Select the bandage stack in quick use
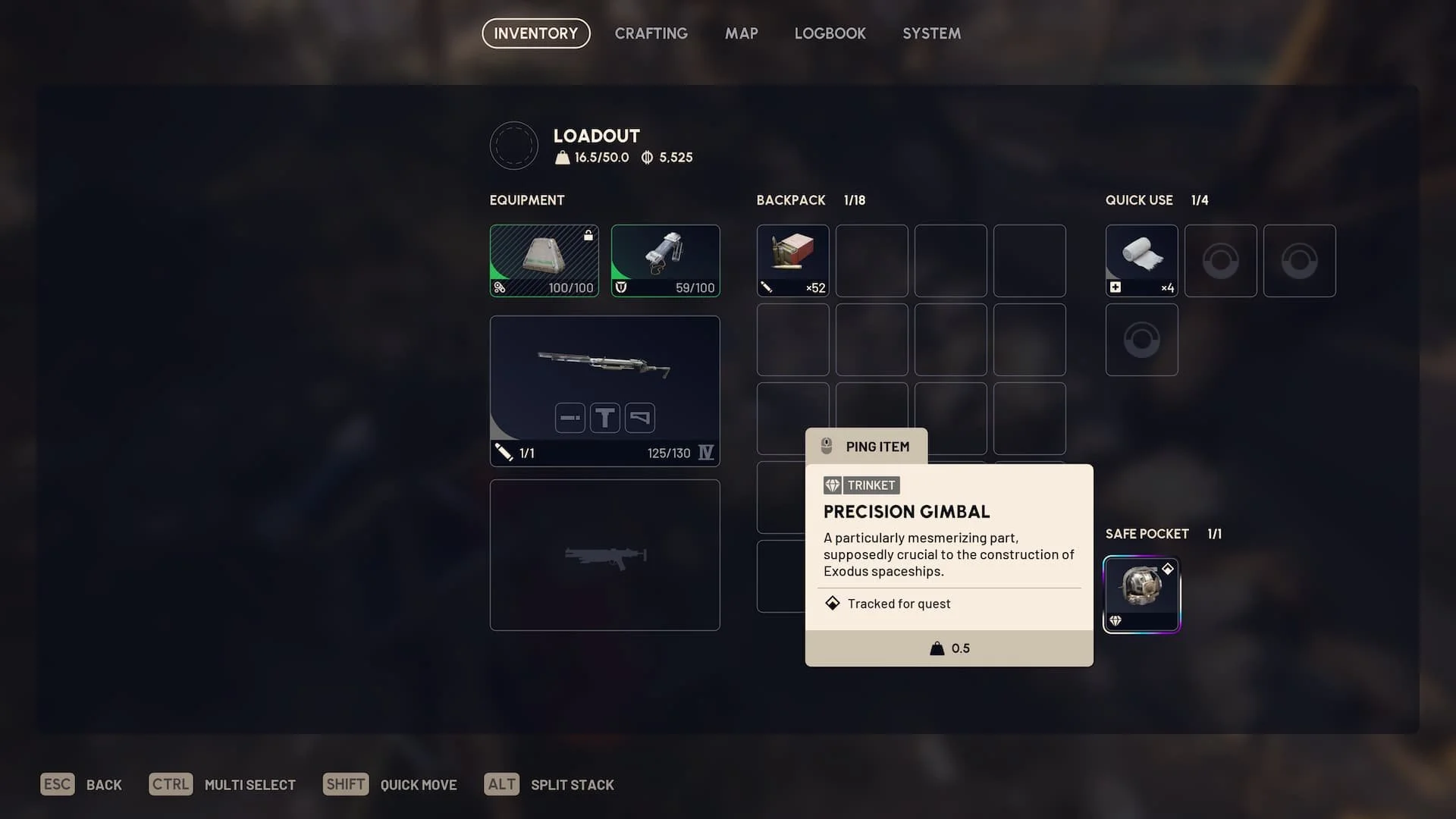1456x819 pixels. (x=1141, y=260)
